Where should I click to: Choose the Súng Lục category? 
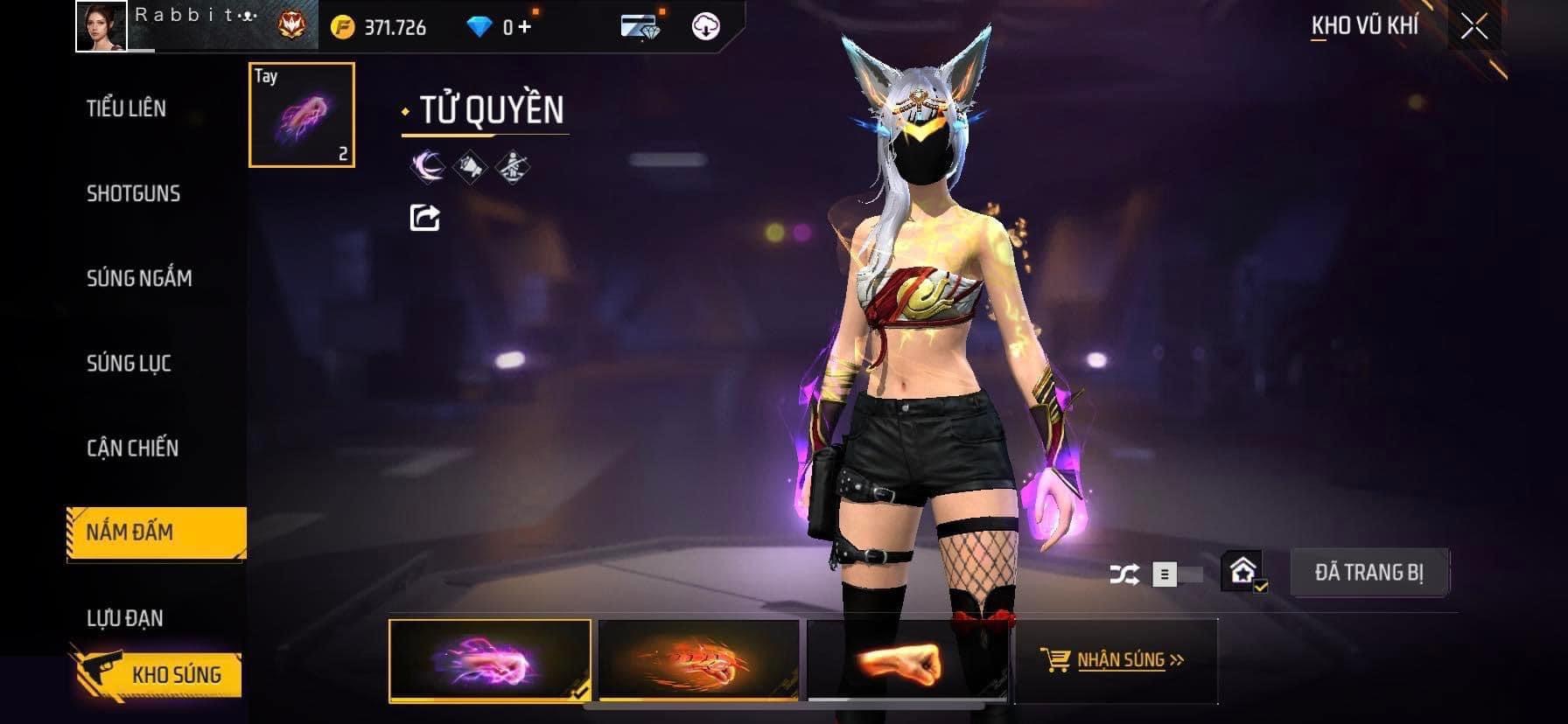click(129, 363)
